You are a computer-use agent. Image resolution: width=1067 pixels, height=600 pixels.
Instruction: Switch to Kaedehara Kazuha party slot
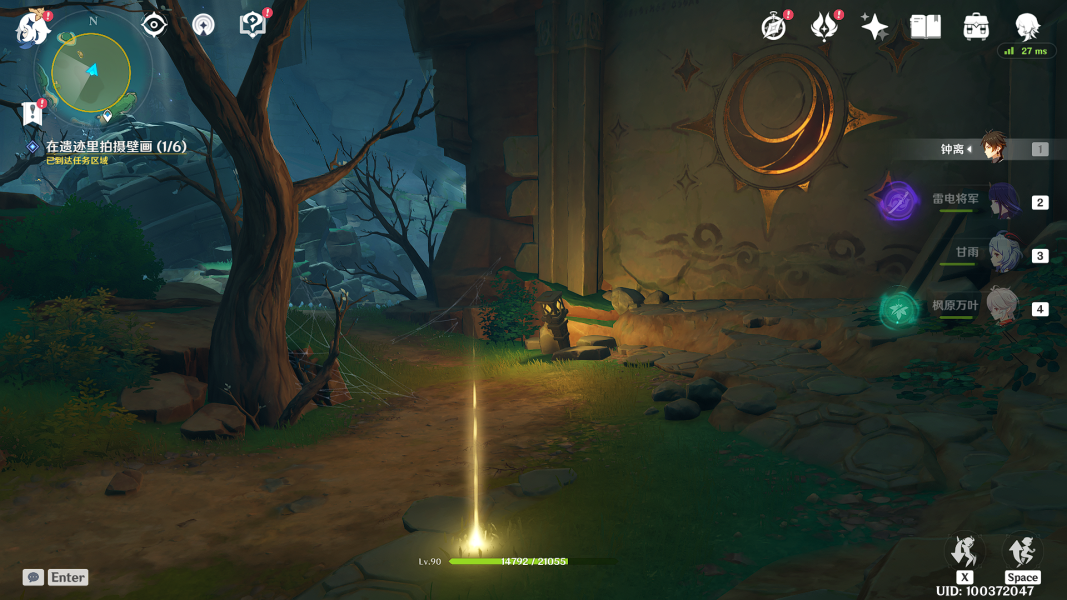(1001, 308)
